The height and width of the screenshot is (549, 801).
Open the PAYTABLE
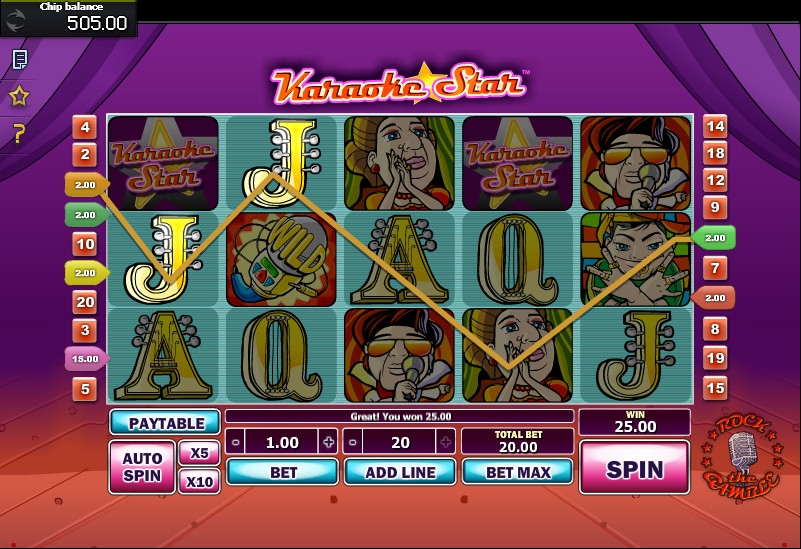tap(165, 423)
